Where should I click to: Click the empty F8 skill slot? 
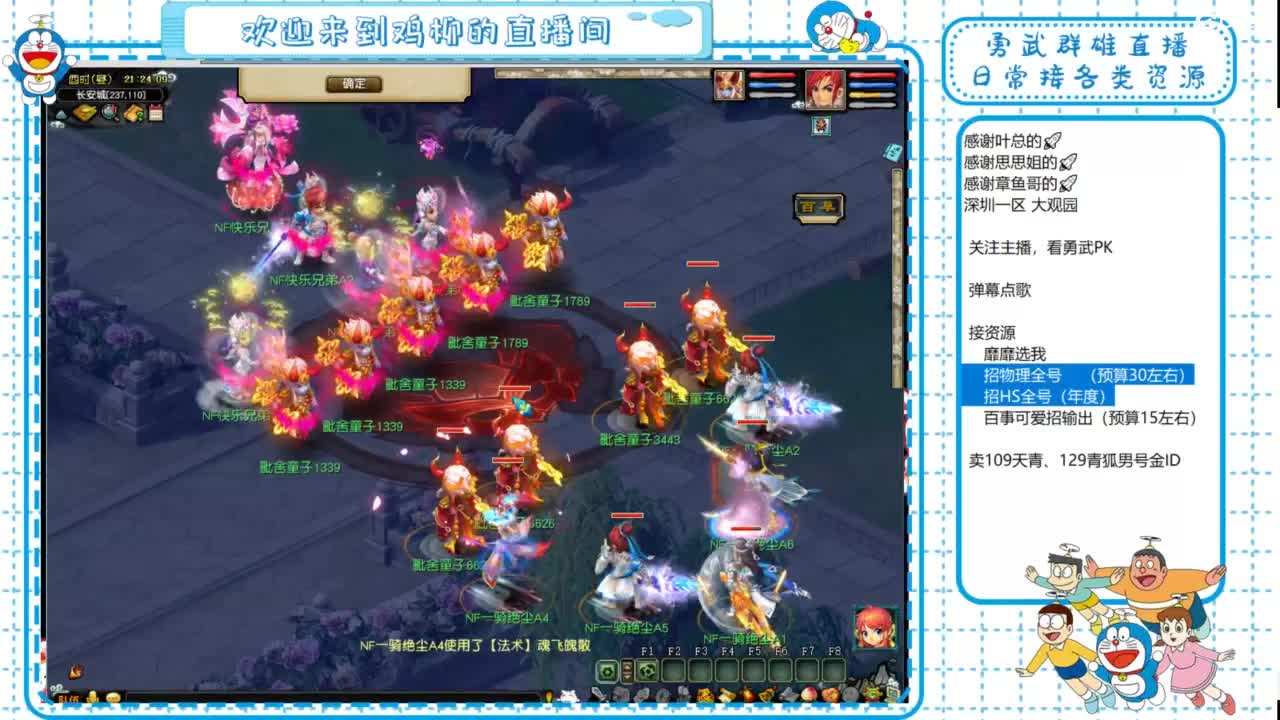(x=832, y=670)
